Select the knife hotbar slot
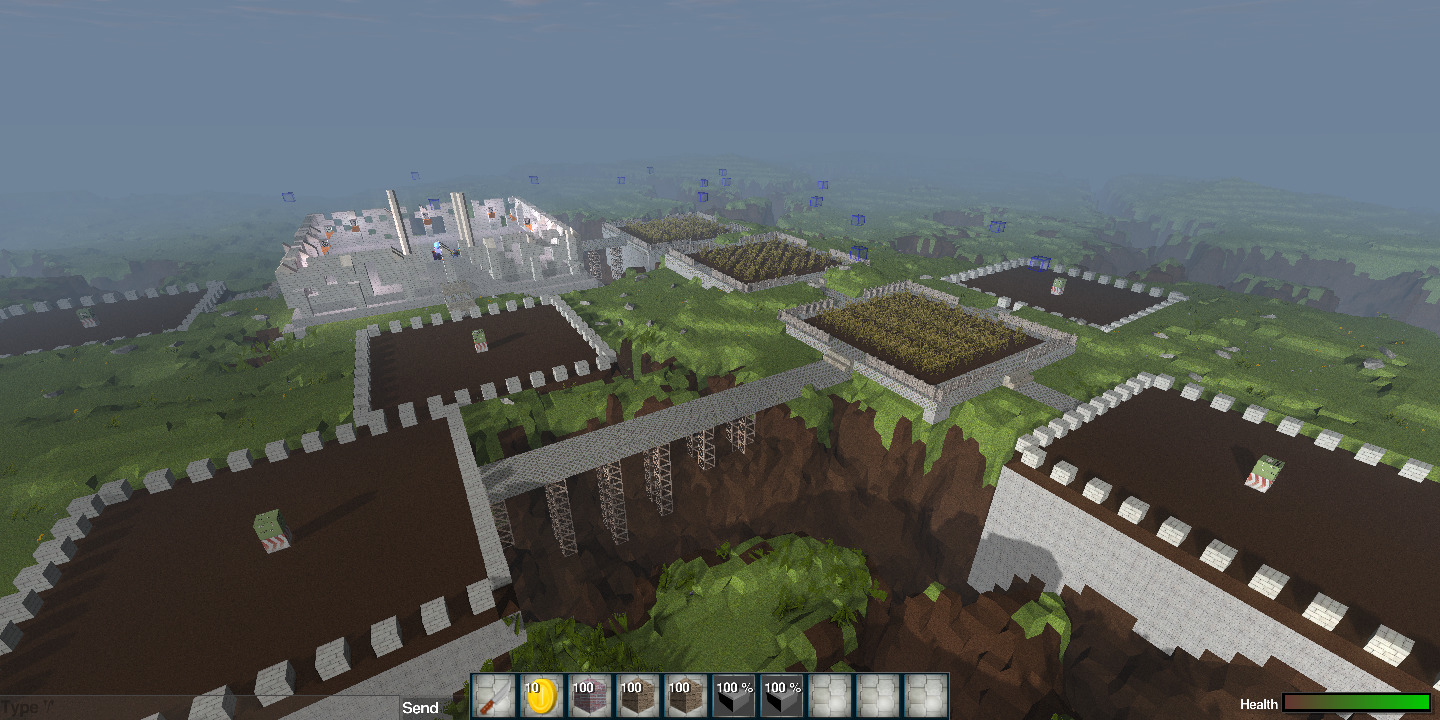The image size is (1440, 720). click(494, 696)
